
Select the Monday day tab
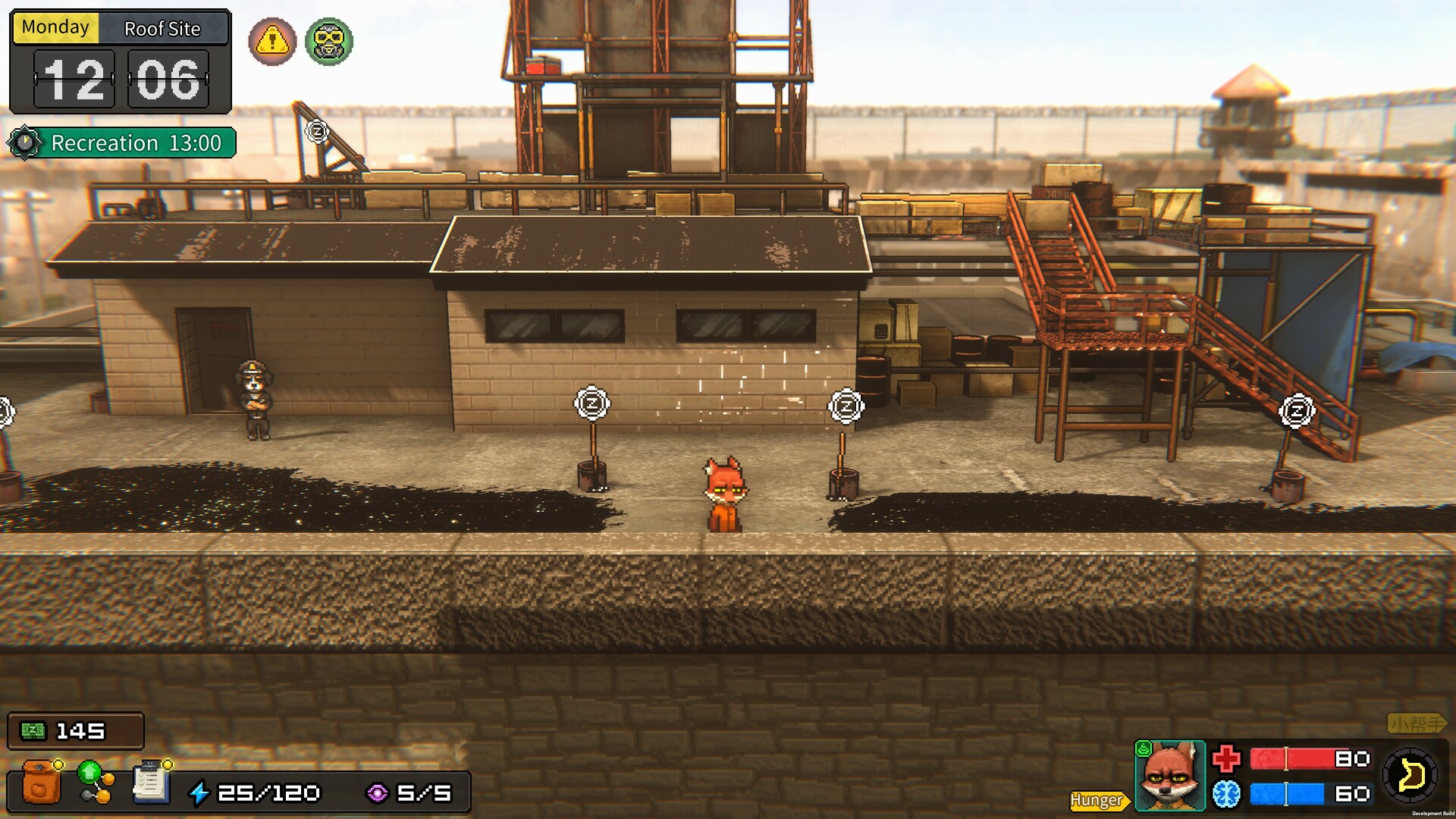56,27
